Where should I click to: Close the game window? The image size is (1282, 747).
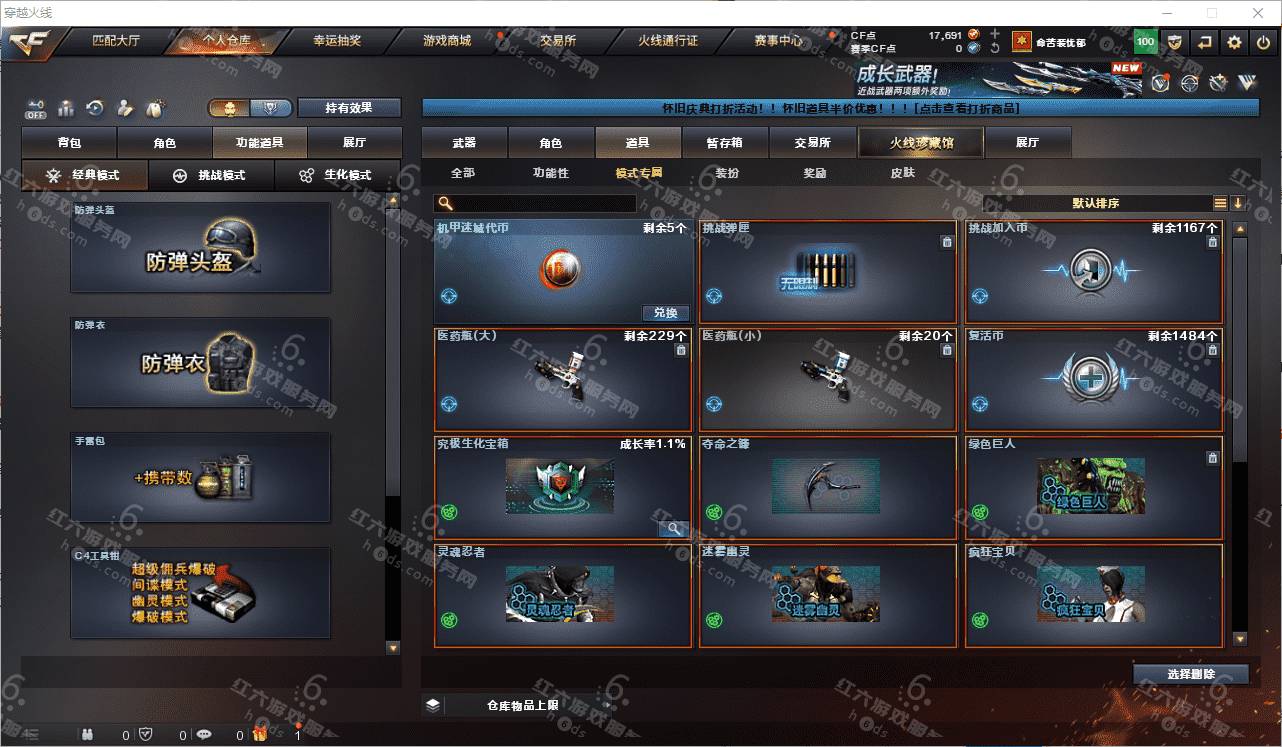1258,13
